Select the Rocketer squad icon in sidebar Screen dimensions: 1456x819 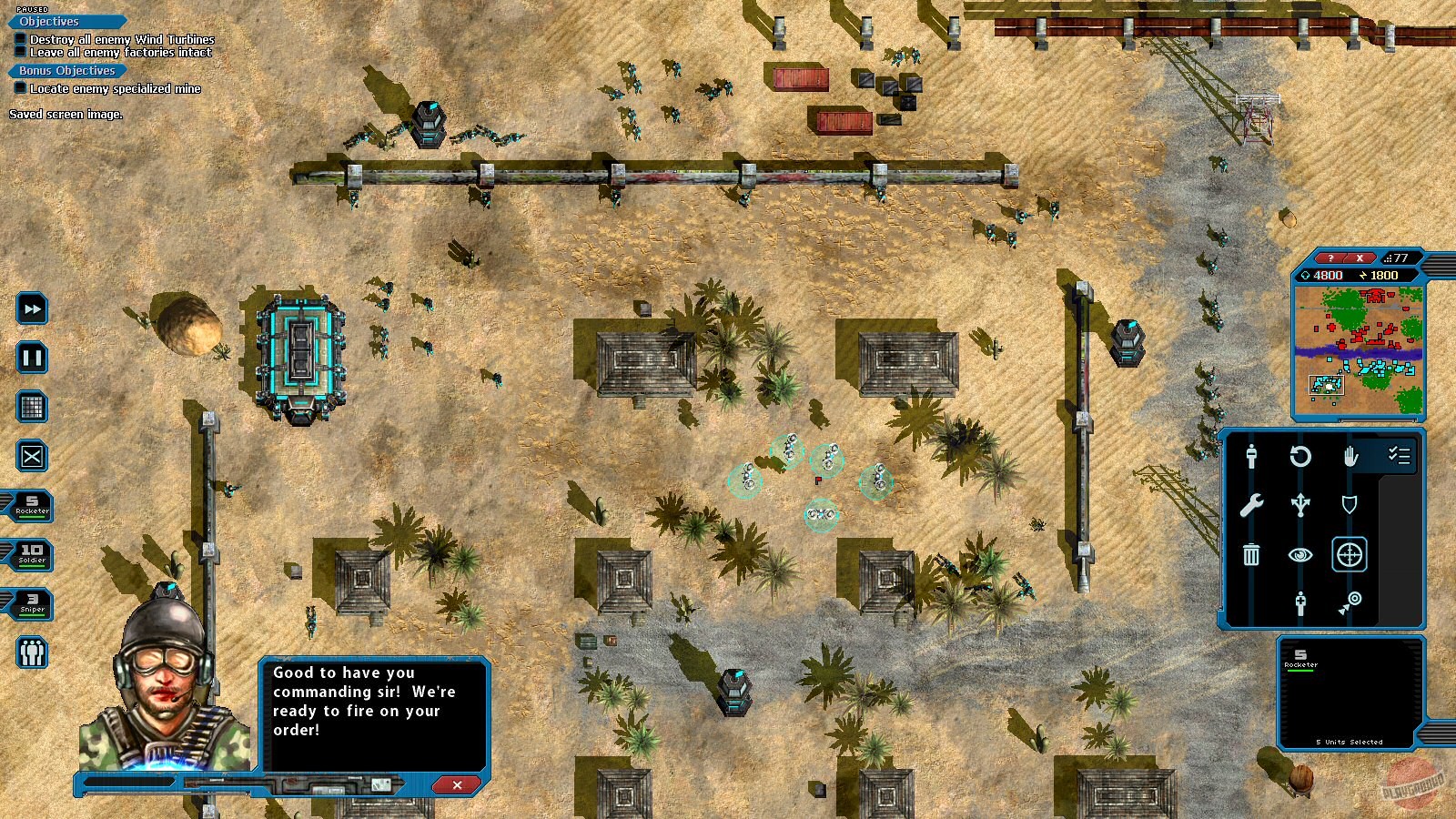coord(31,507)
